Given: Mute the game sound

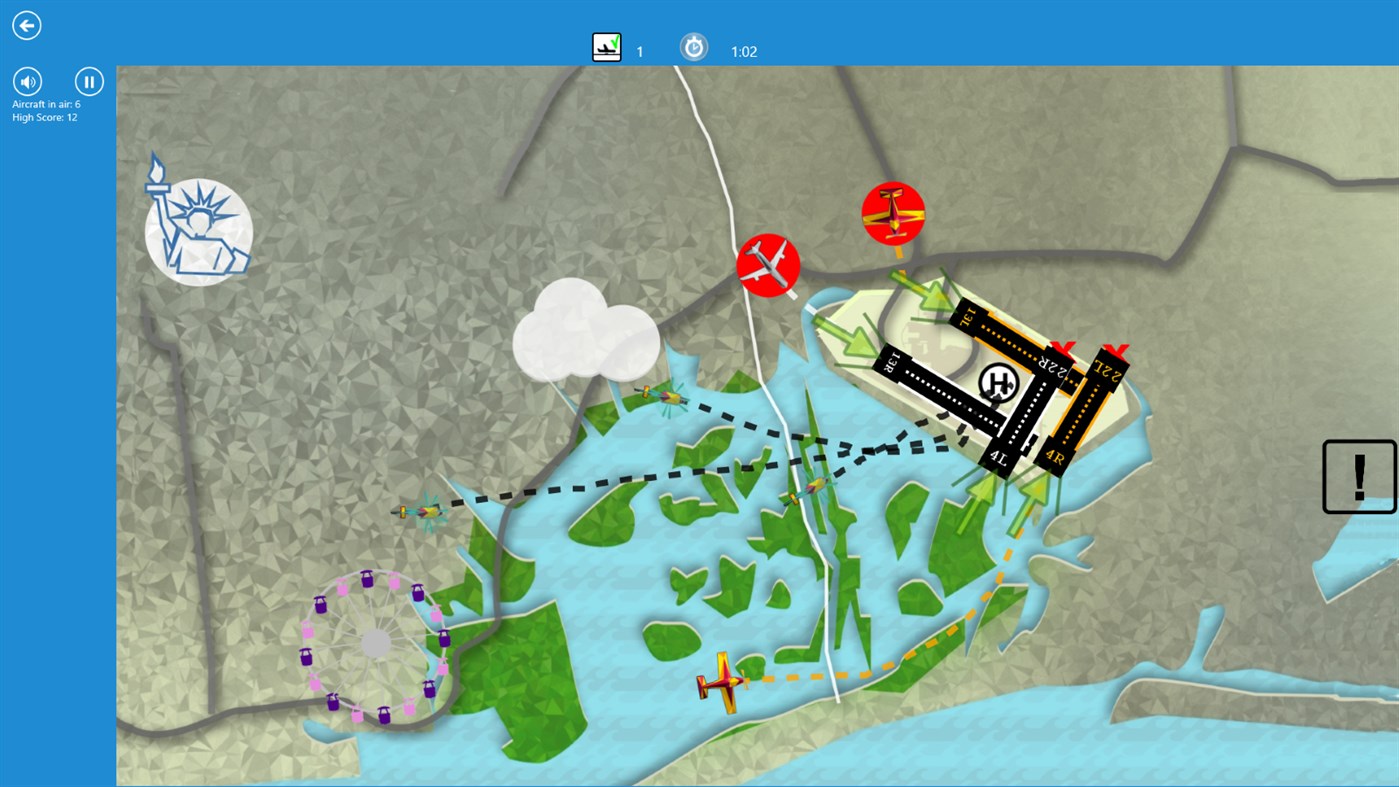Looking at the screenshot, I should click(x=26, y=81).
